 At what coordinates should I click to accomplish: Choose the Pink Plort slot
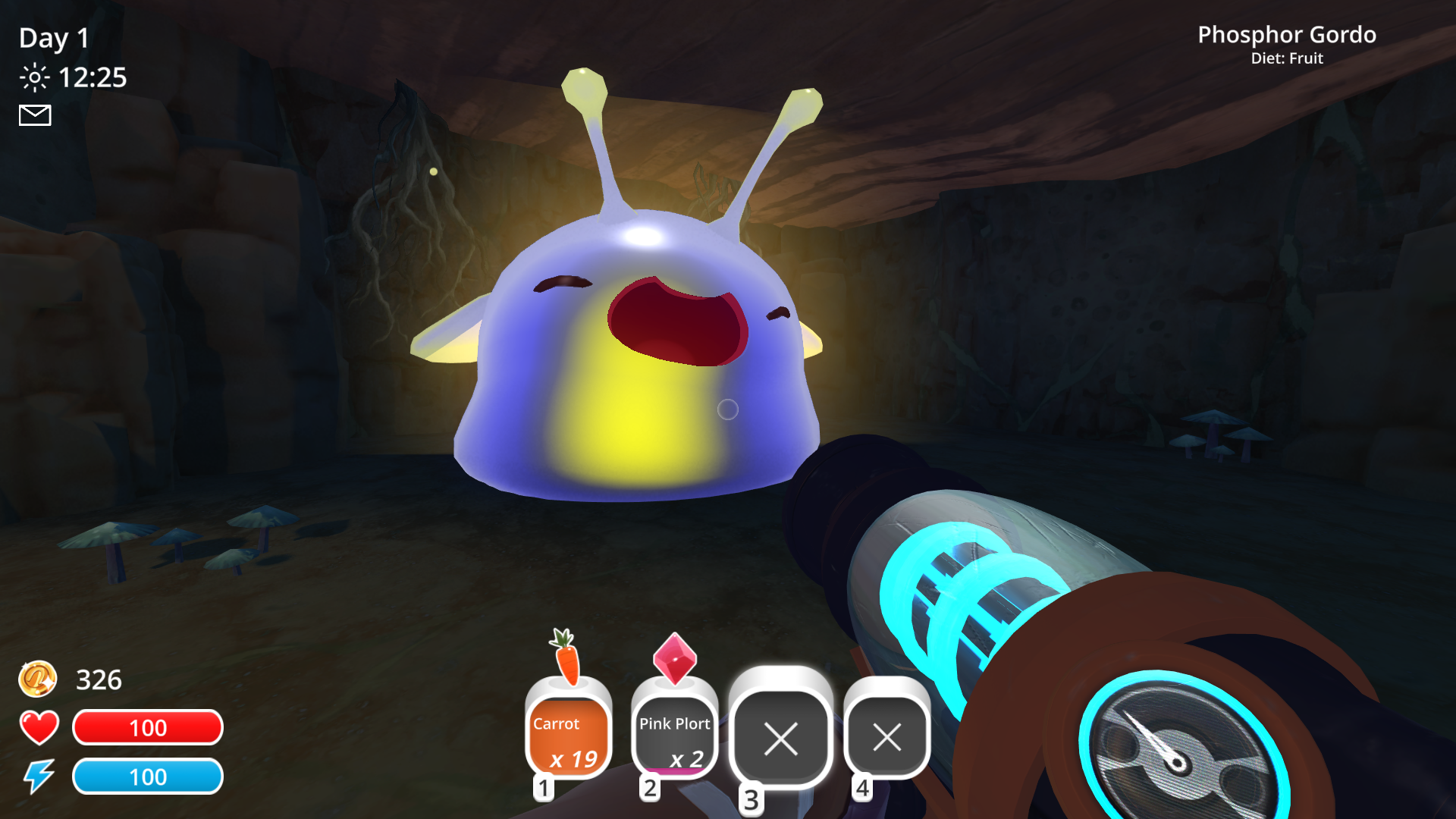674,736
